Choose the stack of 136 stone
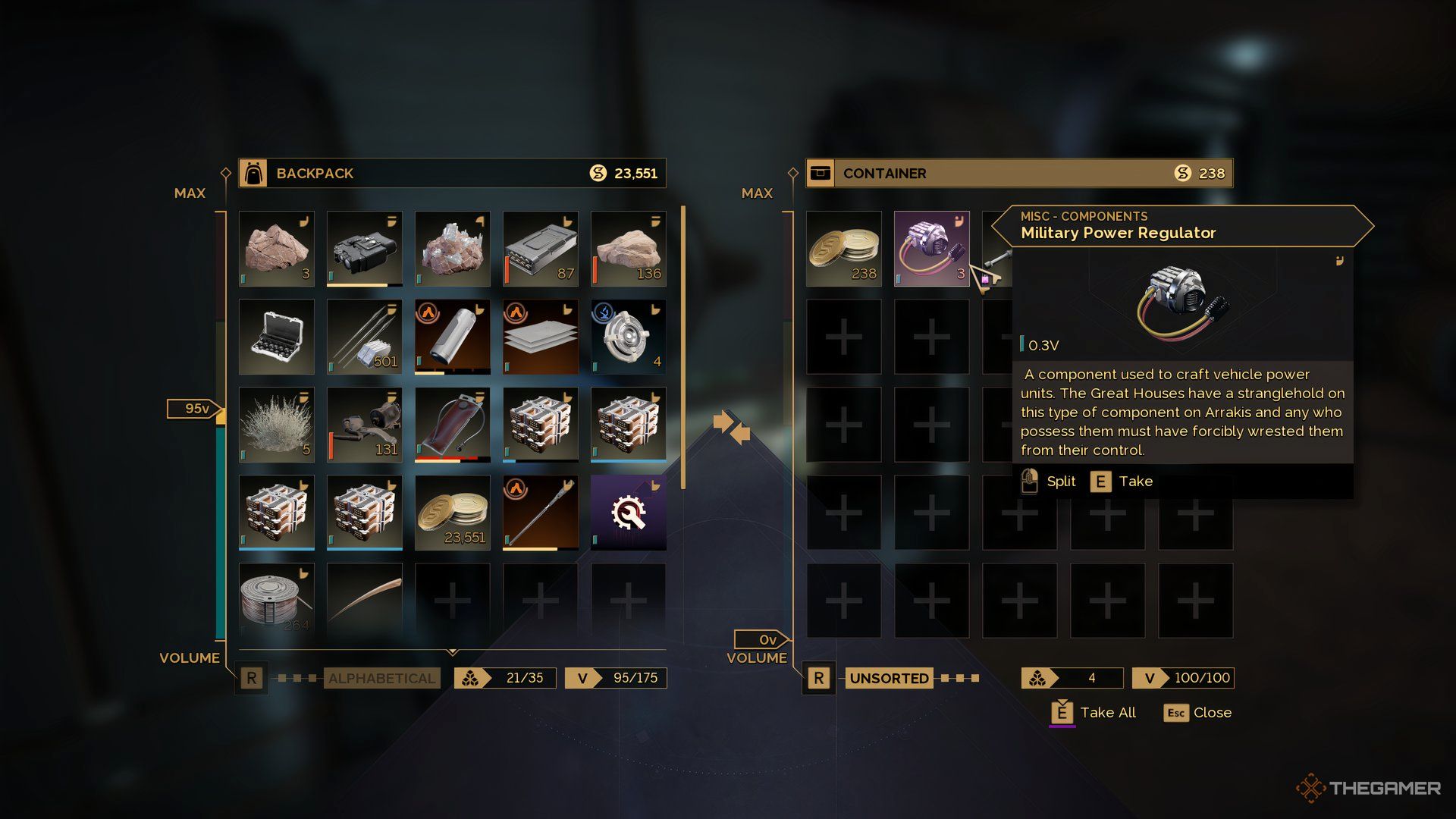The image size is (1456, 819). point(628,249)
